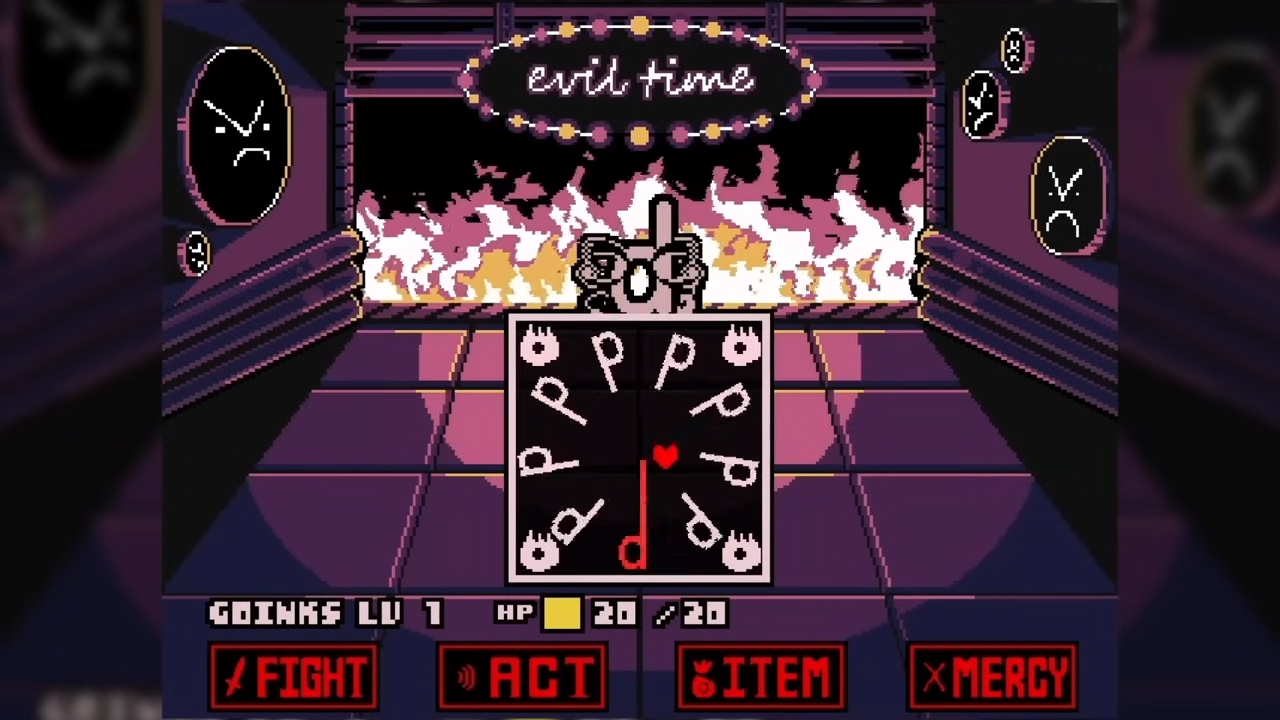Open the ITEM menu

tap(760, 678)
